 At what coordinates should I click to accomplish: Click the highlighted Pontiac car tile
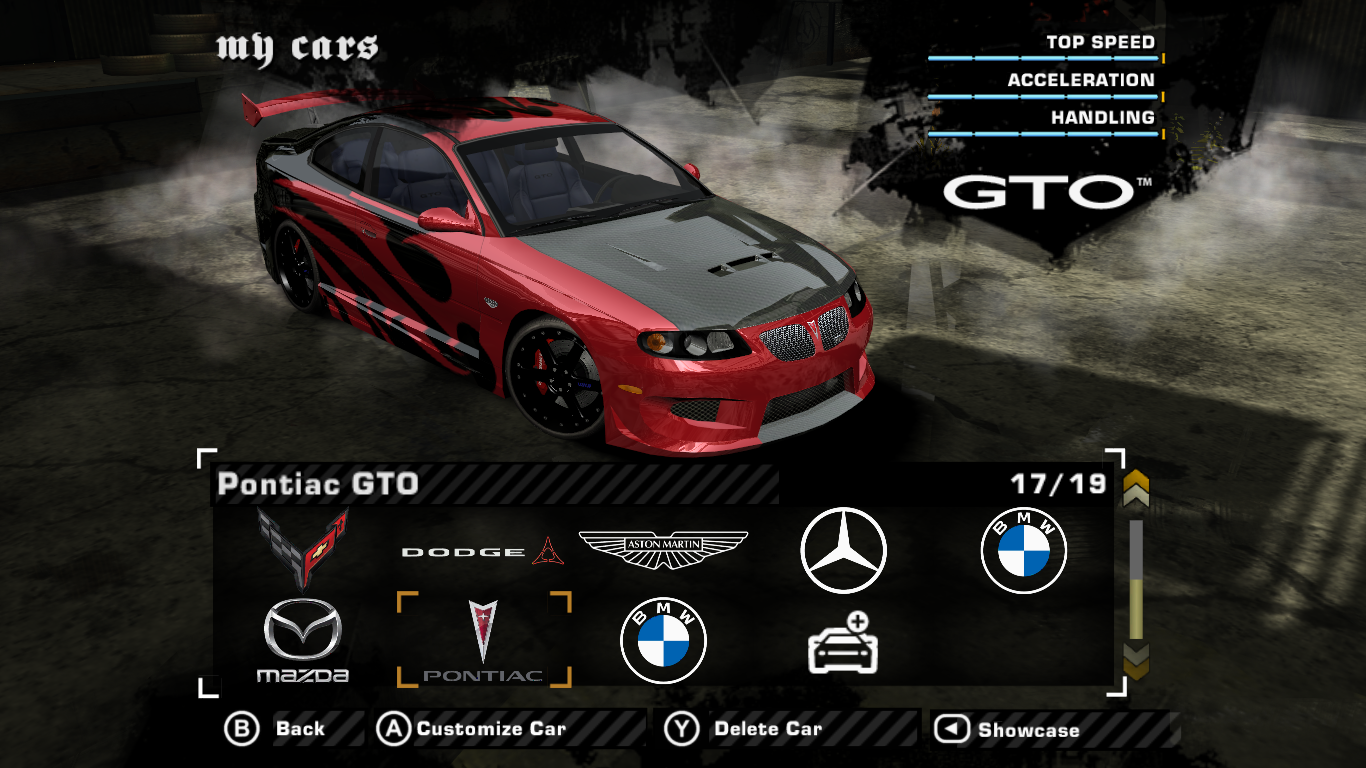click(484, 640)
